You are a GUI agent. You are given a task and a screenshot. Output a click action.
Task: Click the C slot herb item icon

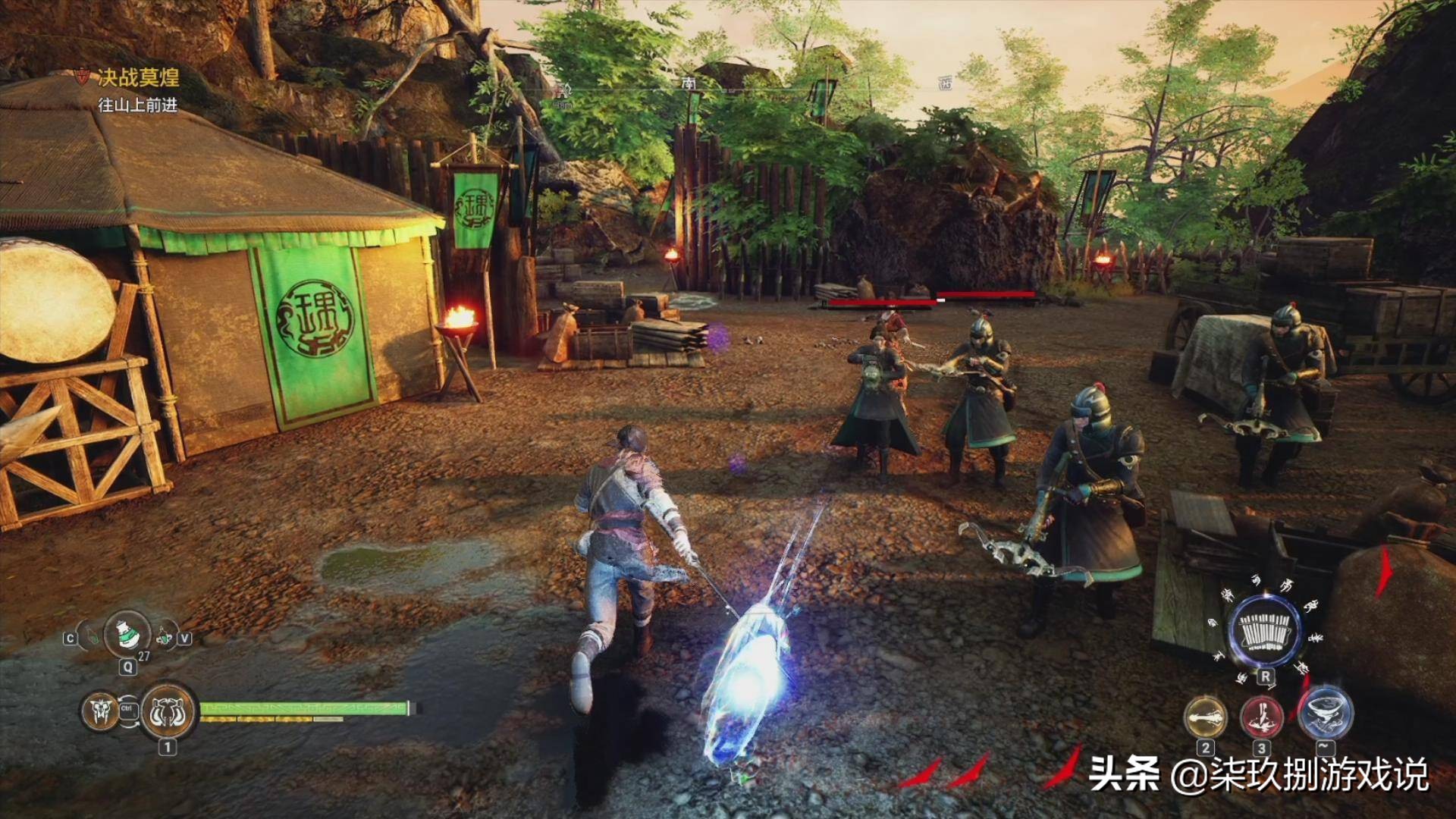point(92,638)
